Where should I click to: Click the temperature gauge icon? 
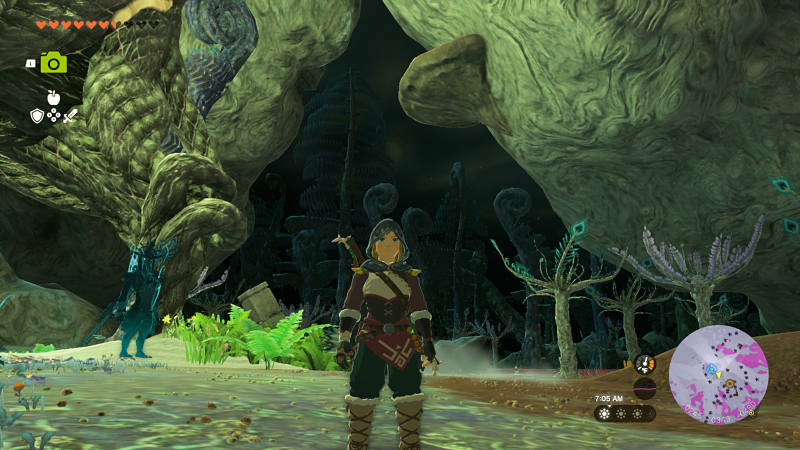click(x=644, y=365)
